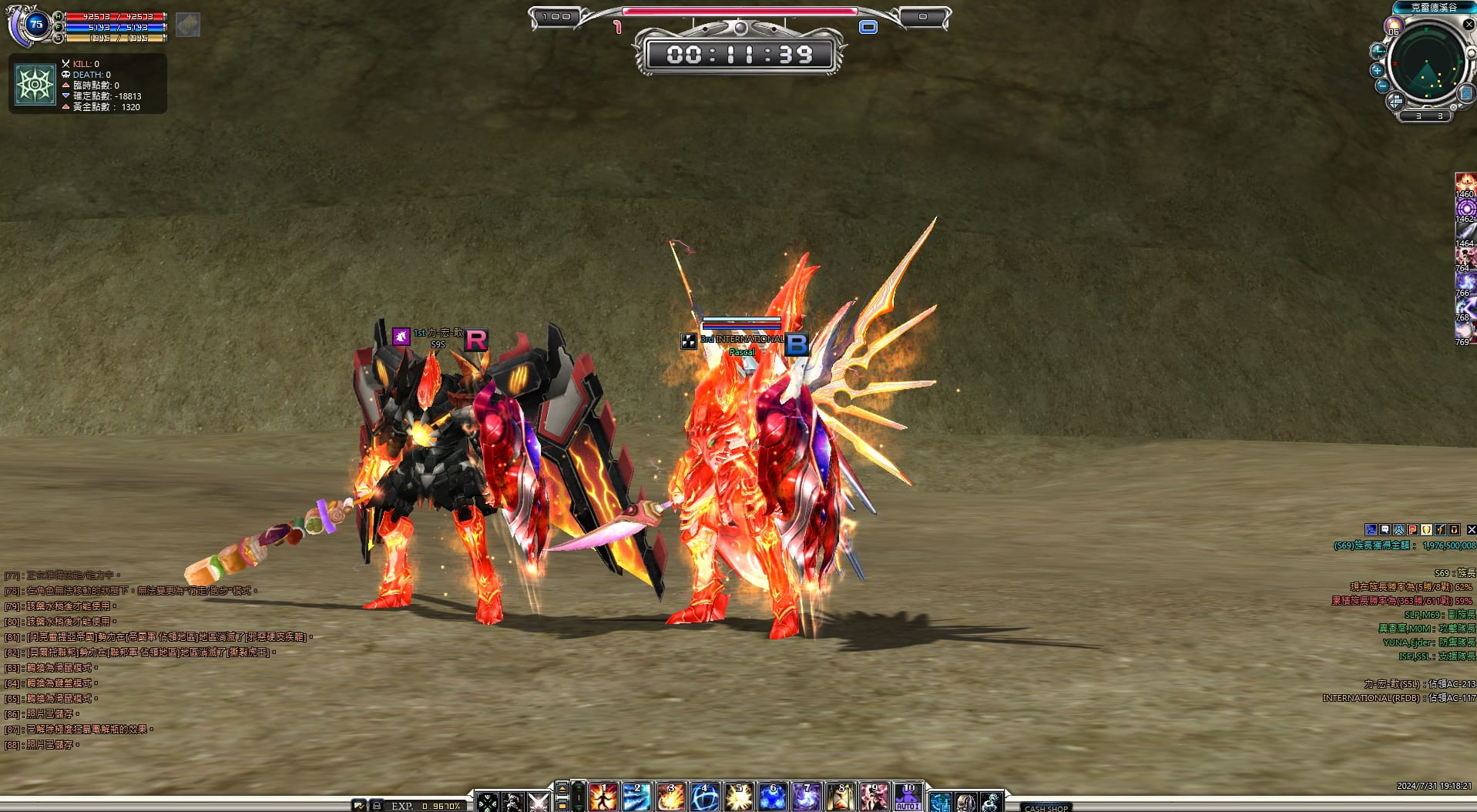Select the topmost buff icon labeled 1460

pyautogui.click(x=1465, y=183)
